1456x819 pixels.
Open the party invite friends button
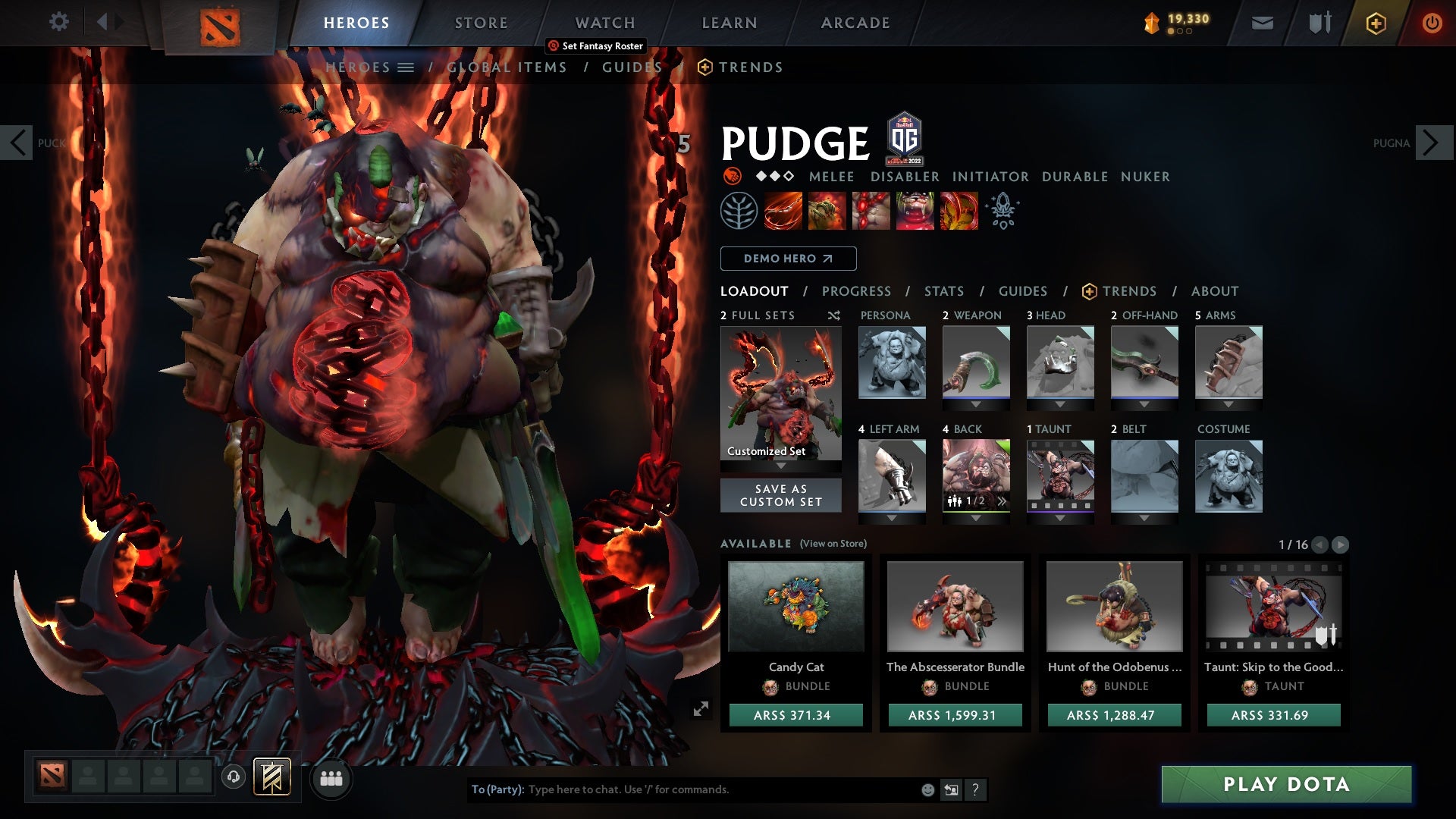(331, 778)
